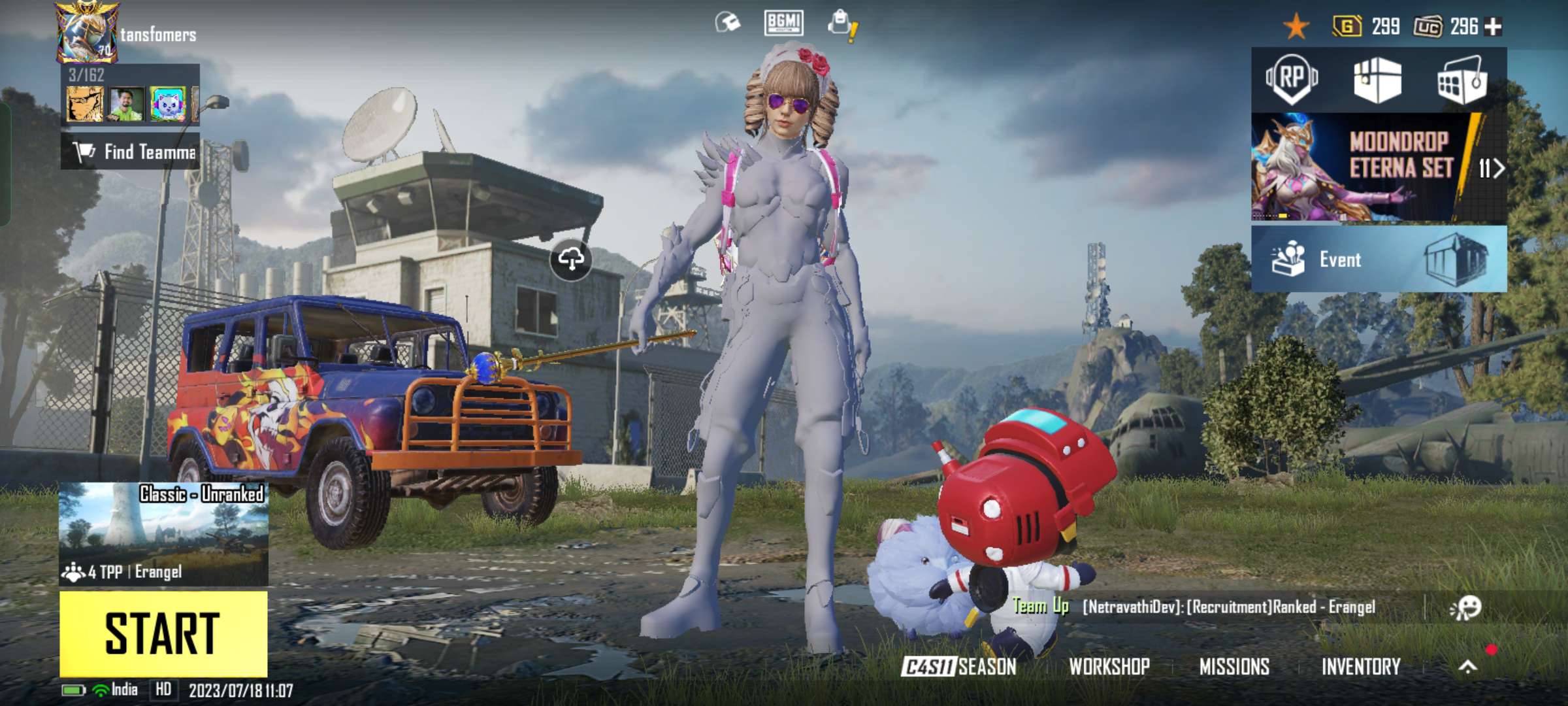Open the Inventory
The height and width of the screenshot is (706, 1568).
click(x=1361, y=667)
